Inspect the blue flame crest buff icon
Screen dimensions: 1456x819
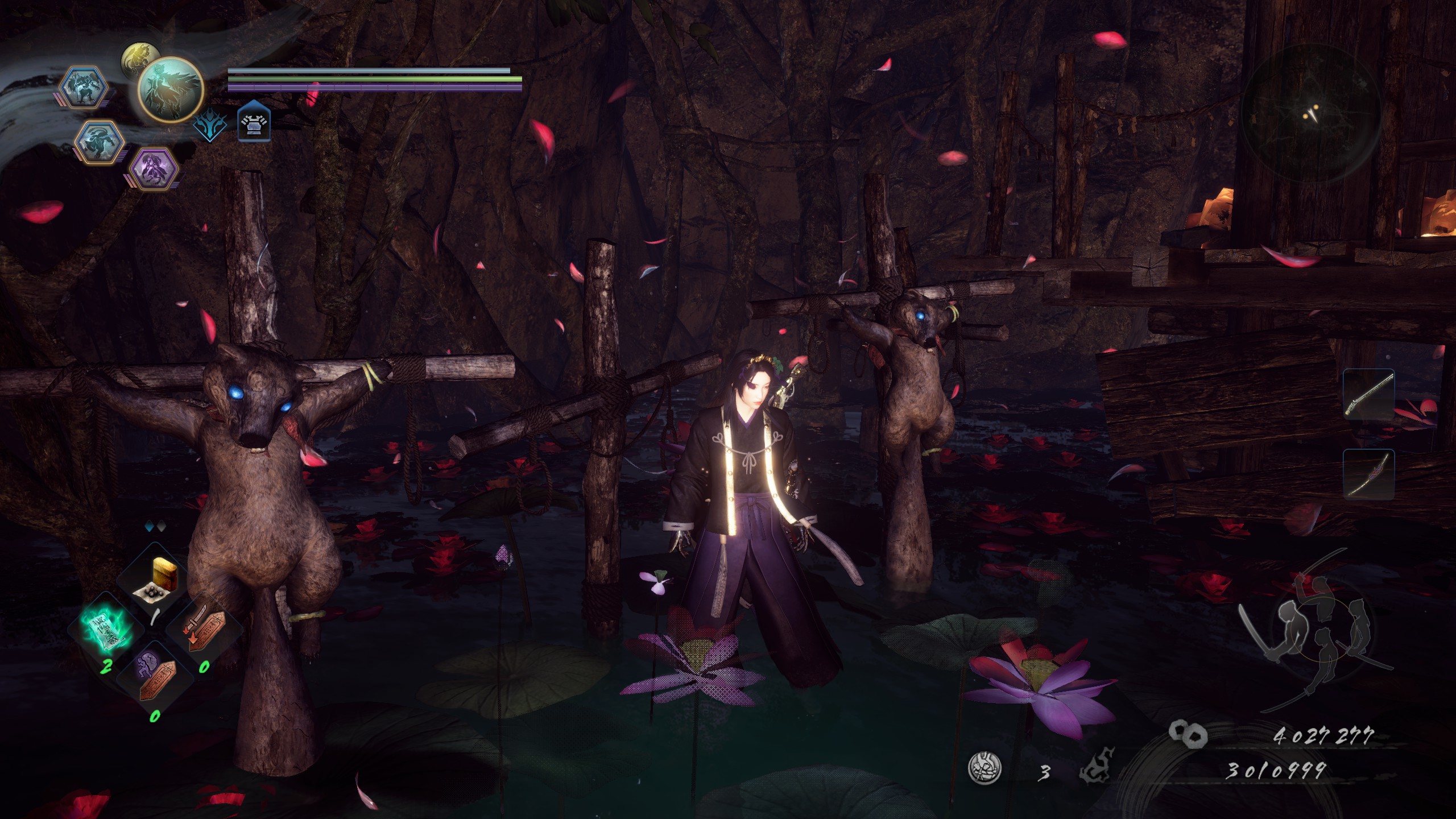[209, 123]
